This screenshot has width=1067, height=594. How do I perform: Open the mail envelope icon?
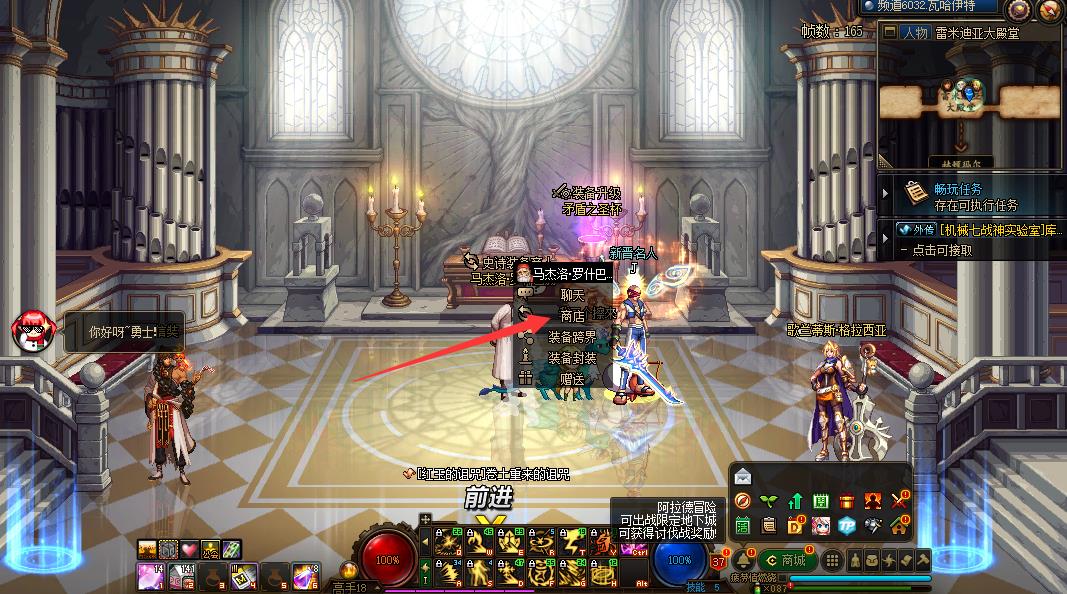[x=743, y=477]
